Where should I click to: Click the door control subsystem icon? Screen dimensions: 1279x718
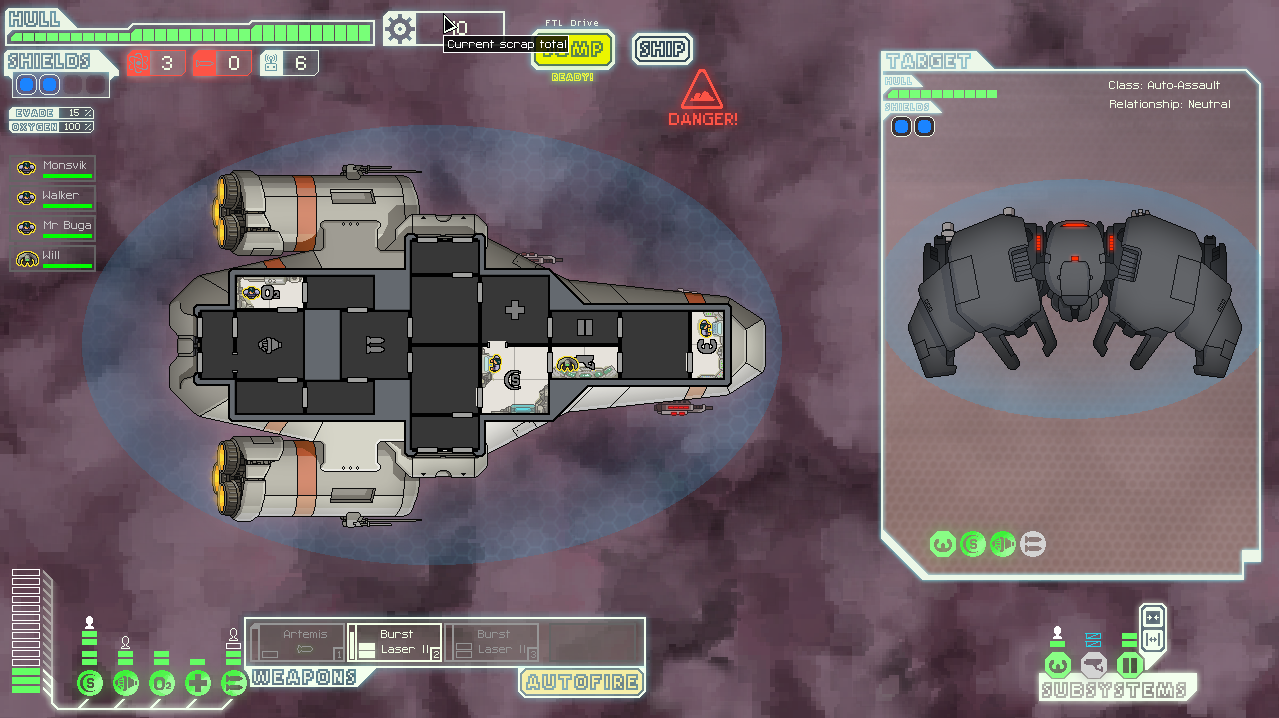1129,665
